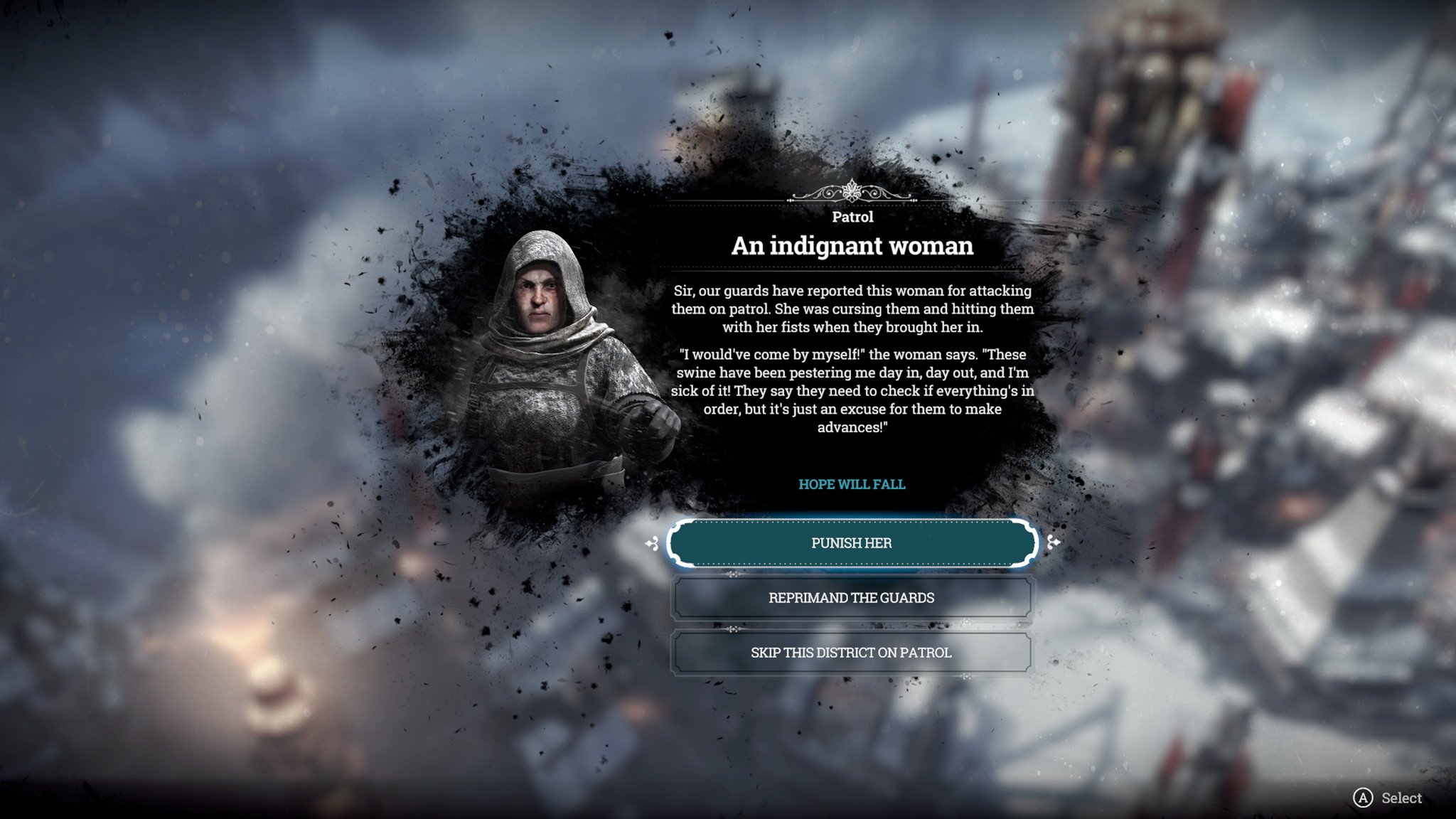The image size is (1456, 819).
Task: Select Reprimand the Guards
Action: coord(851,598)
